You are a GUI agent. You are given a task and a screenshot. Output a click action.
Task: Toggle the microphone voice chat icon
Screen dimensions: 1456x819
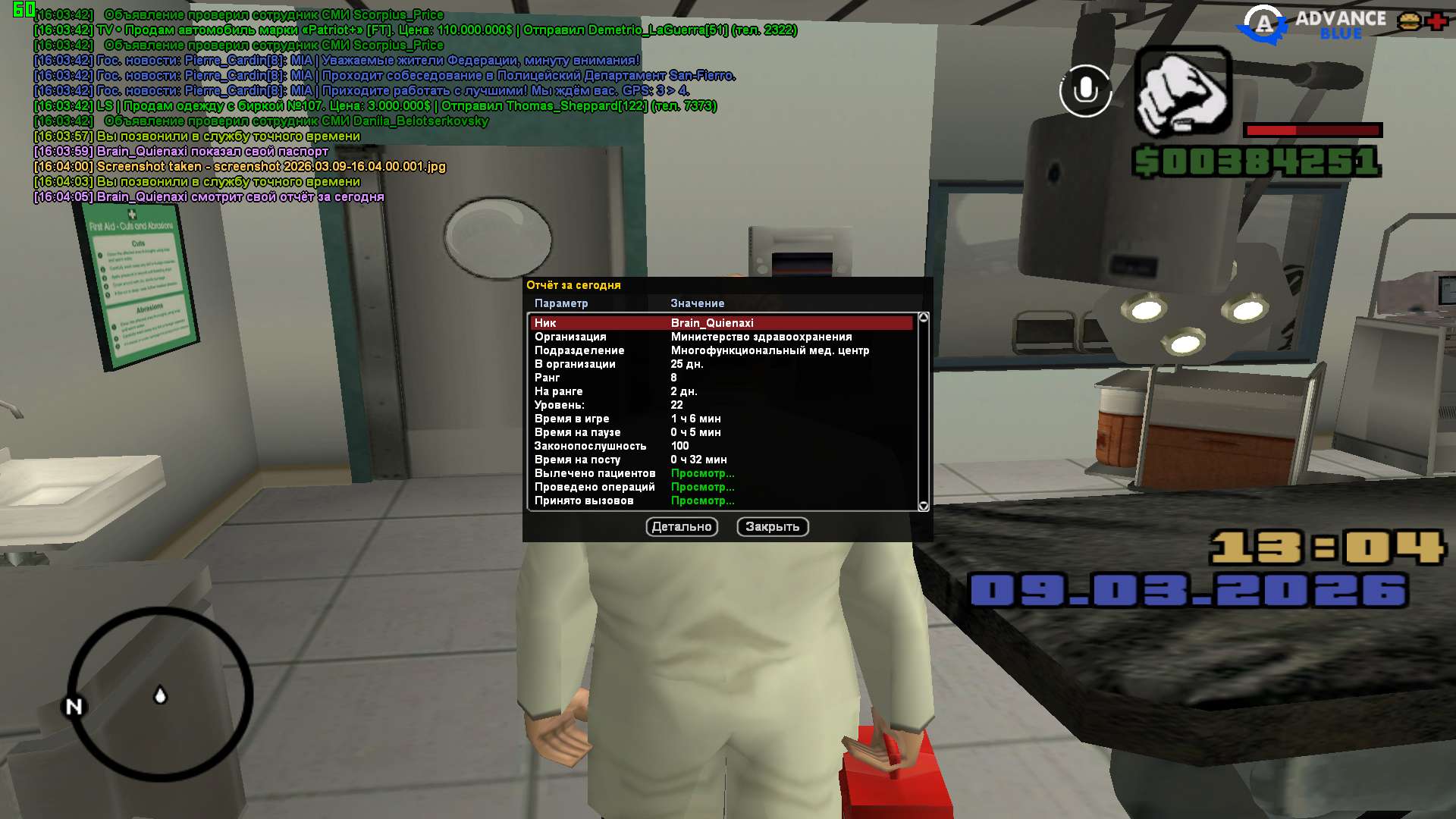1085,91
